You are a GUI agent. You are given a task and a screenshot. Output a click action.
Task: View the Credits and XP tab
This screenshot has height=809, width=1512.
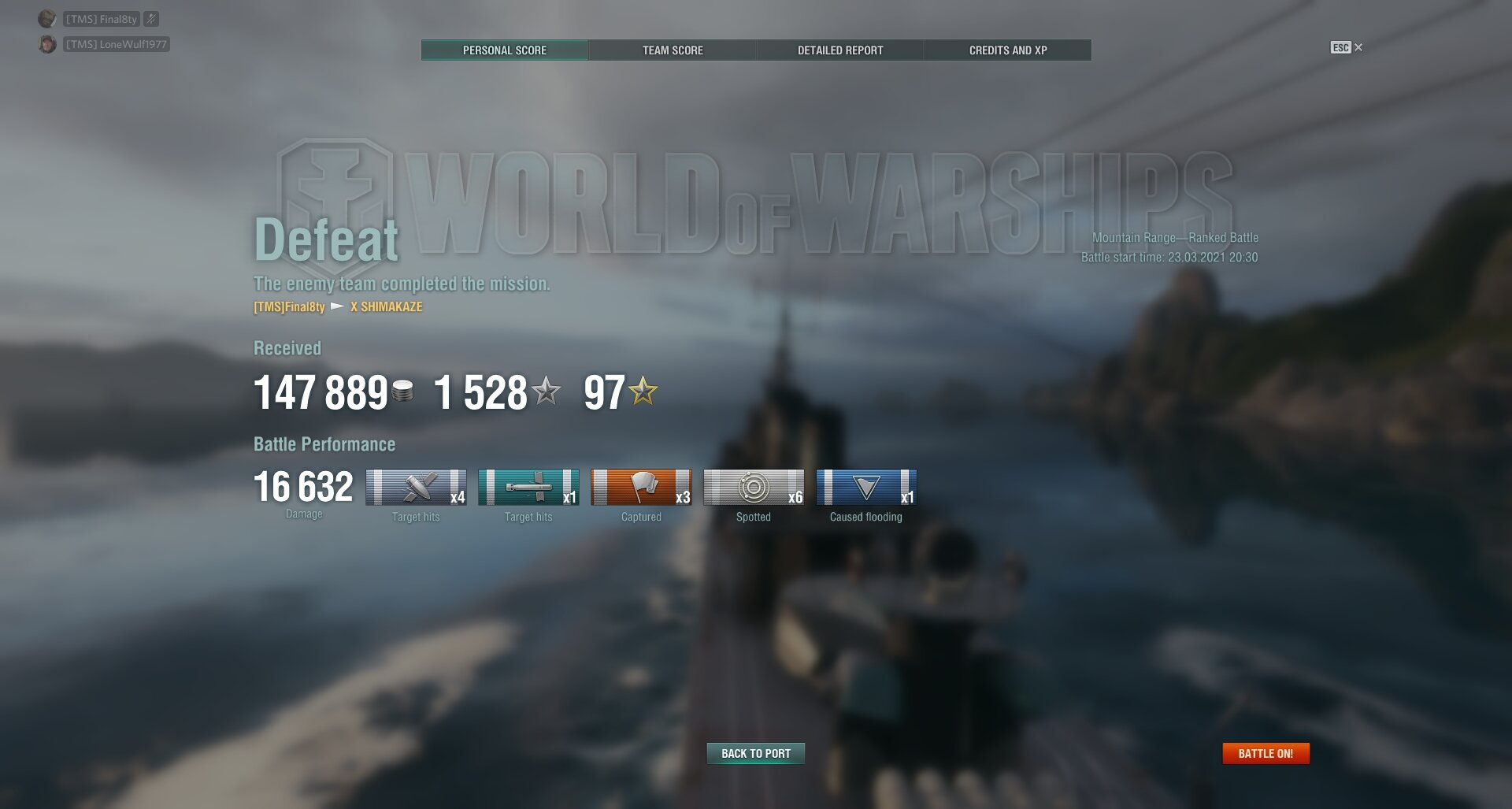(1008, 50)
